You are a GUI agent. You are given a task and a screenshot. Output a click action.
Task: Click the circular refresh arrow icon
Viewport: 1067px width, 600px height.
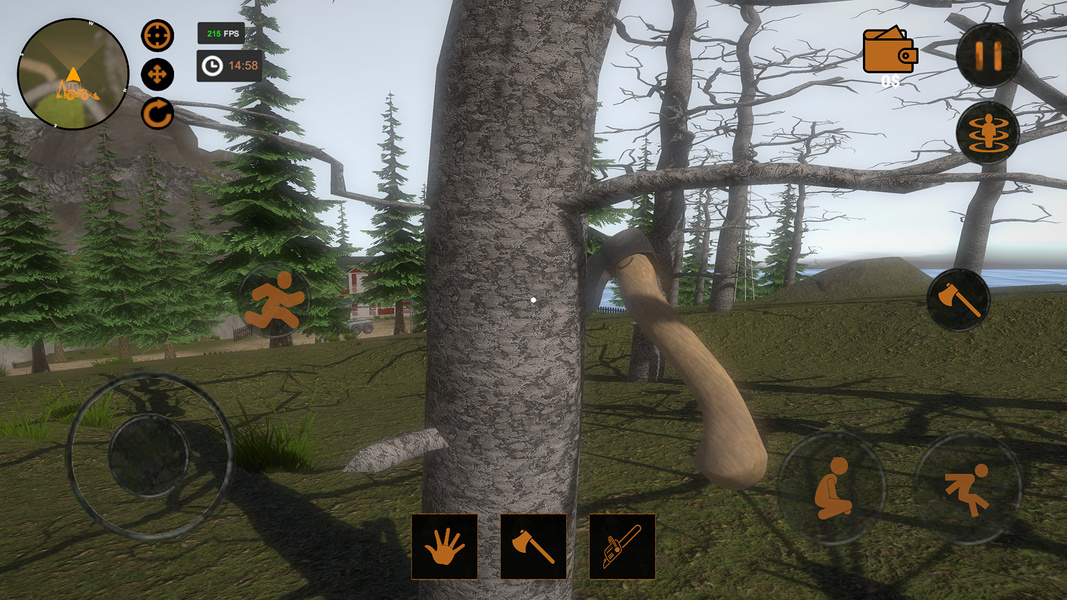157,113
